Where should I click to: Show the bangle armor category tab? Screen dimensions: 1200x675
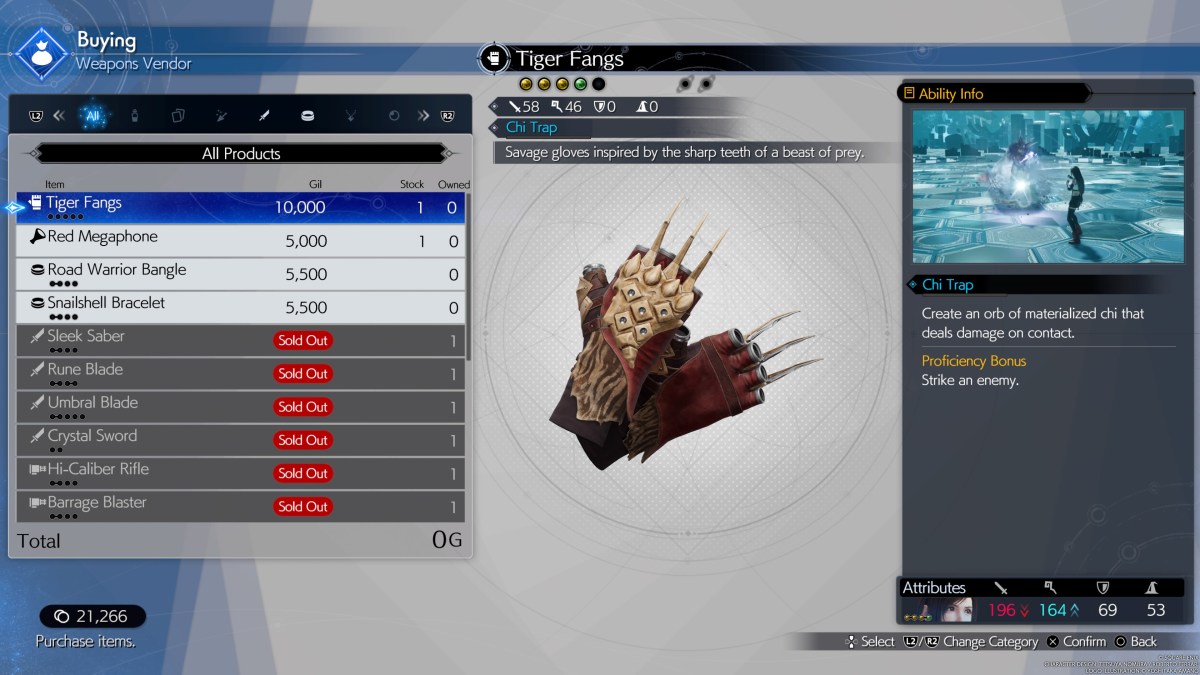(307, 116)
